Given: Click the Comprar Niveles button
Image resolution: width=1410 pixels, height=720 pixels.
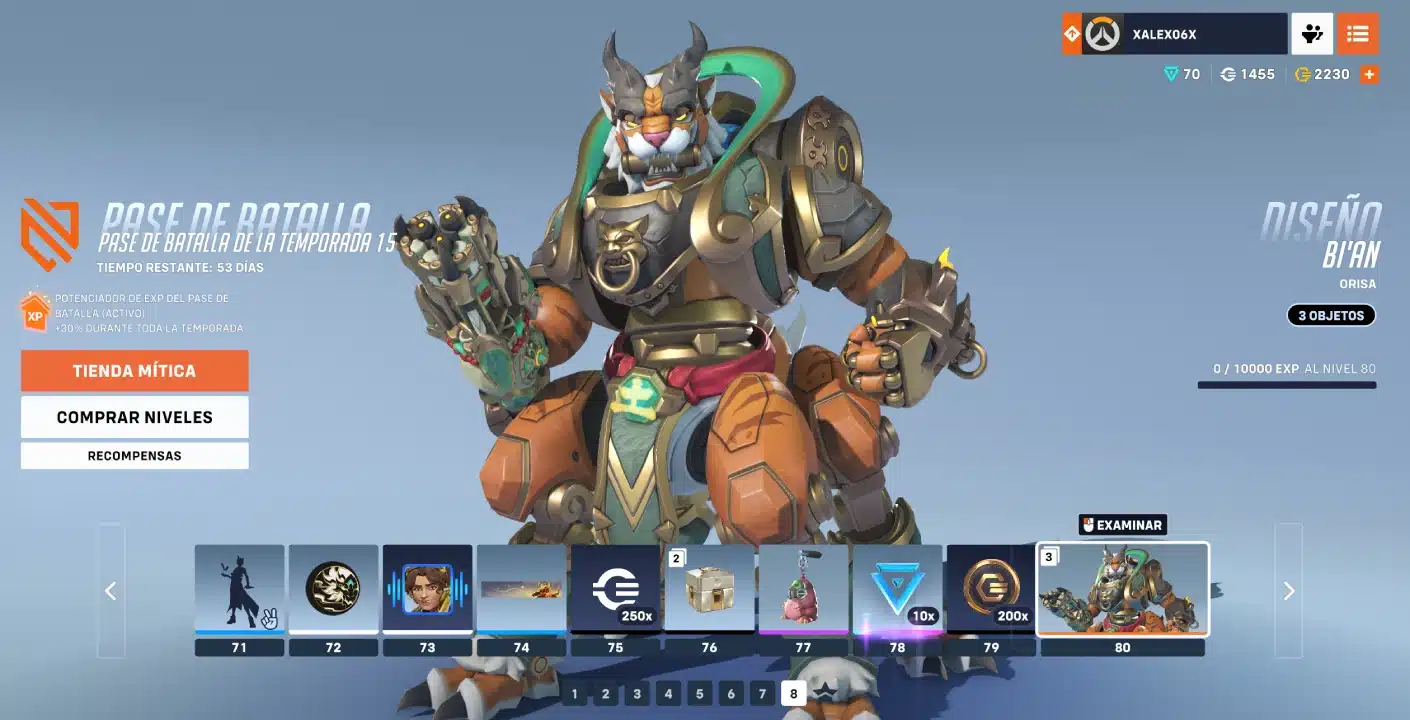Looking at the screenshot, I should 134,417.
